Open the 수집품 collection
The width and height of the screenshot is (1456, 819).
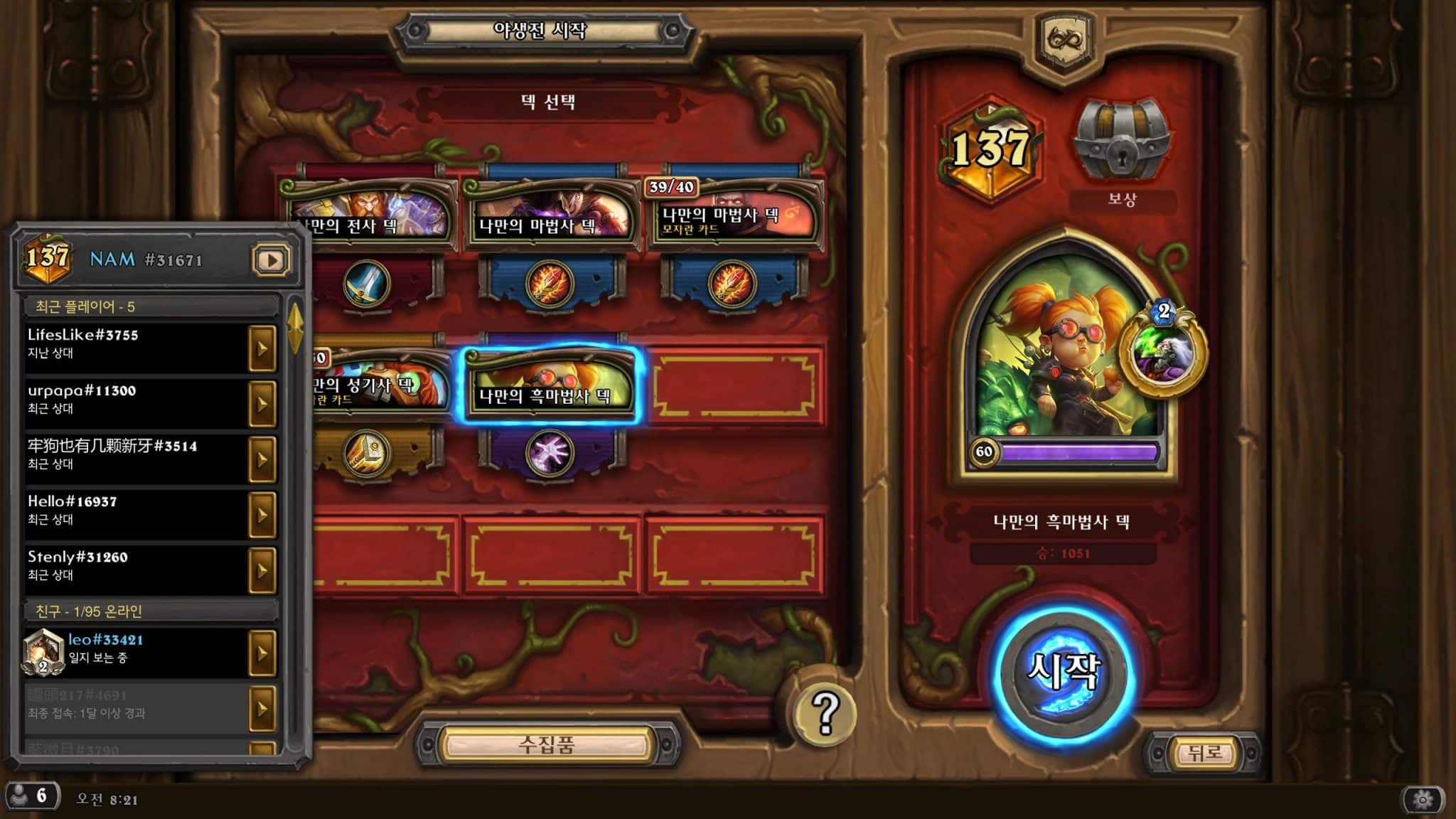click(x=546, y=745)
